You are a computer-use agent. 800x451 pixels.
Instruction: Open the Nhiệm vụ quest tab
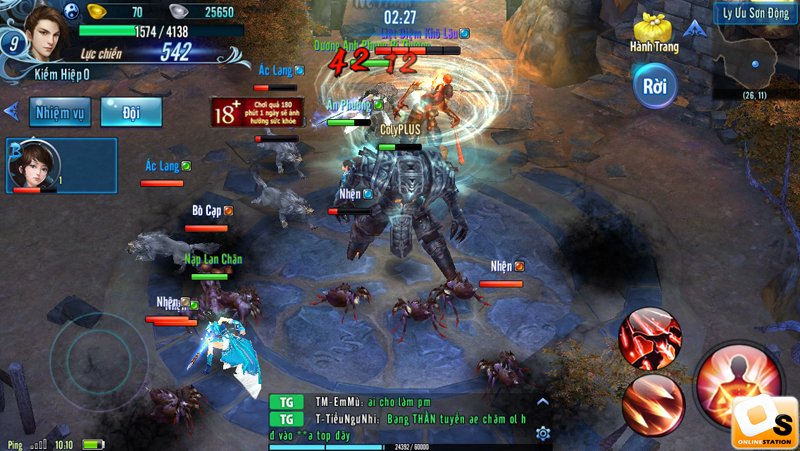[60, 112]
